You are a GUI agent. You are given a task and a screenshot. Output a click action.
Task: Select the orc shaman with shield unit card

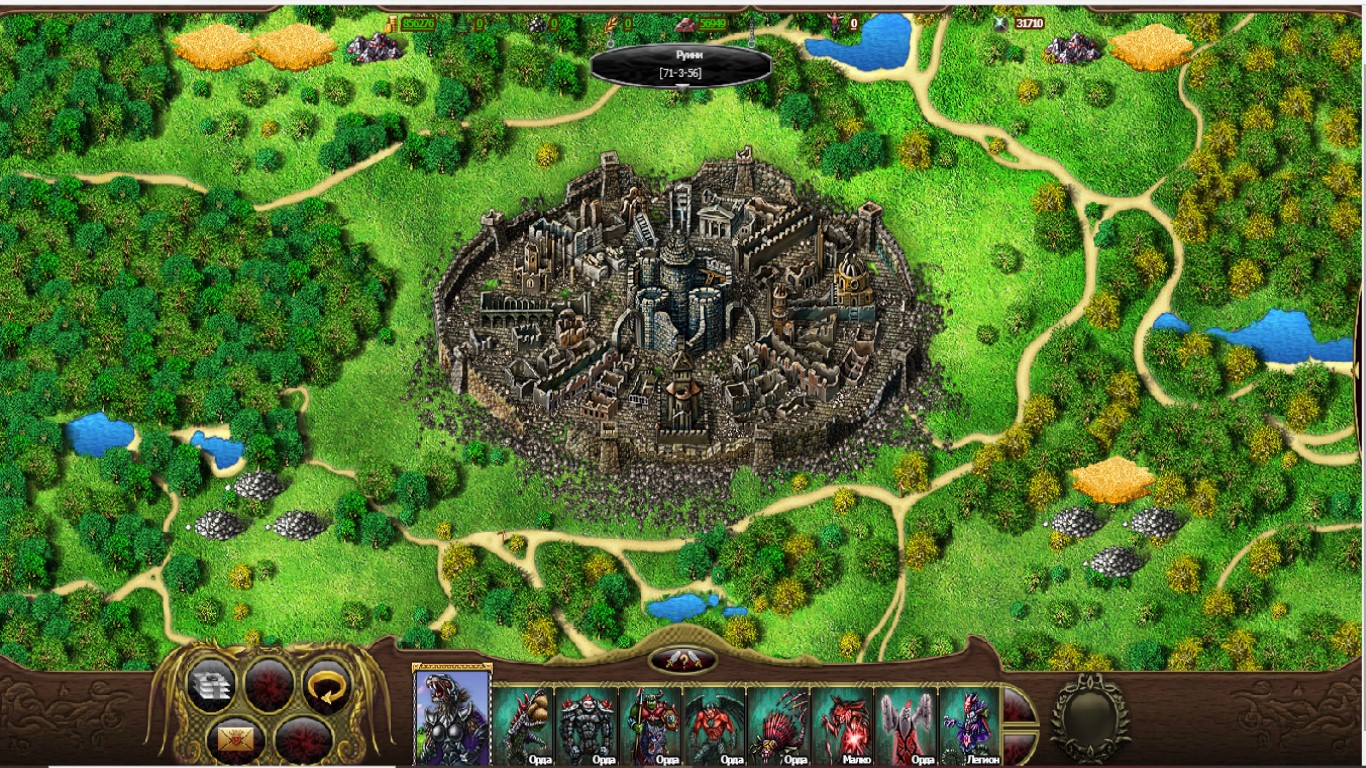pos(651,725)
